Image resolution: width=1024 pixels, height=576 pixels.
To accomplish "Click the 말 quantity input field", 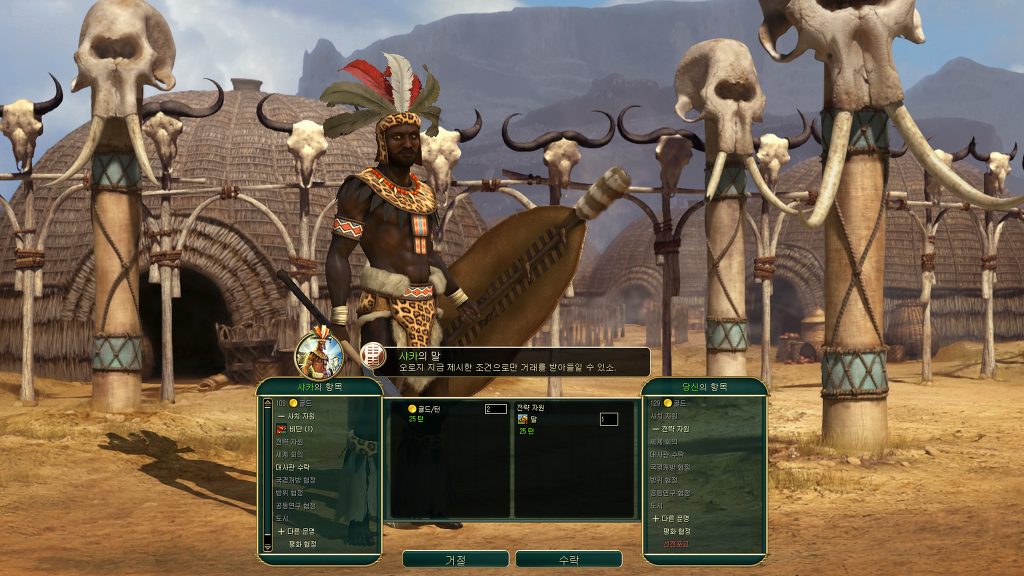I will 608,419.
